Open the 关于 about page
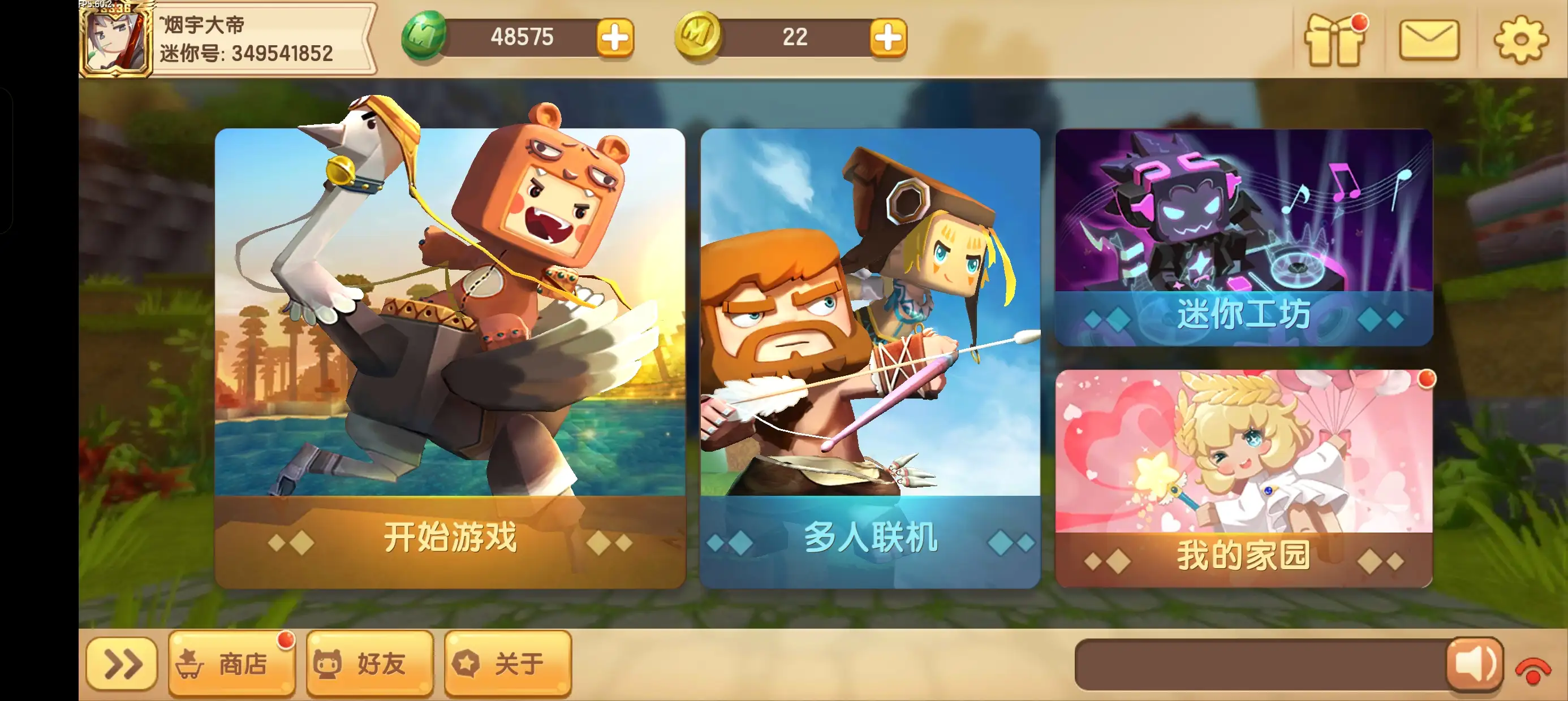Viewport: 1568px width, 701px height. [507, 663]
